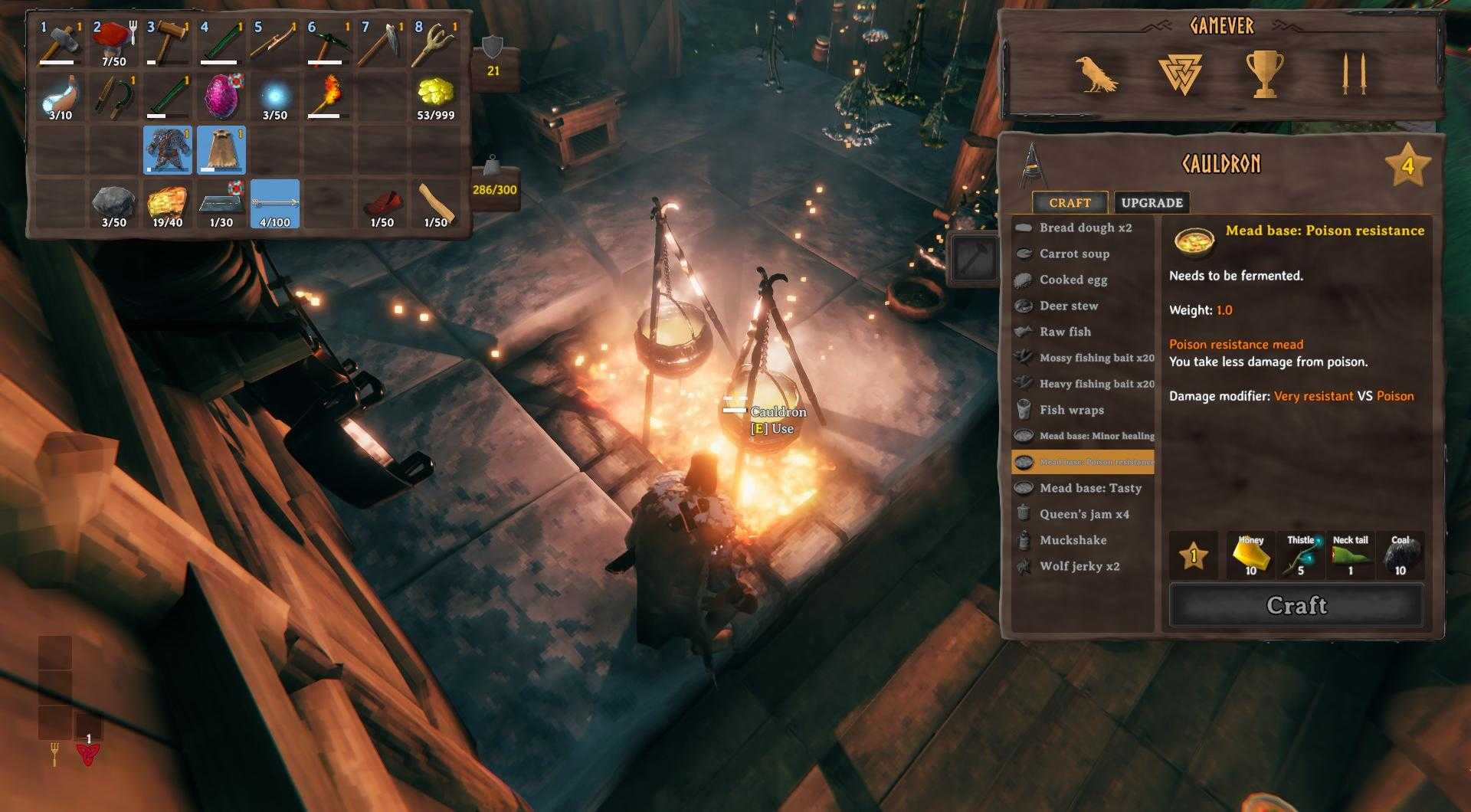Switch to the CRAFT tab
The height and width of the screenshot is (812, 1471).
click(x=1071, y=202)
